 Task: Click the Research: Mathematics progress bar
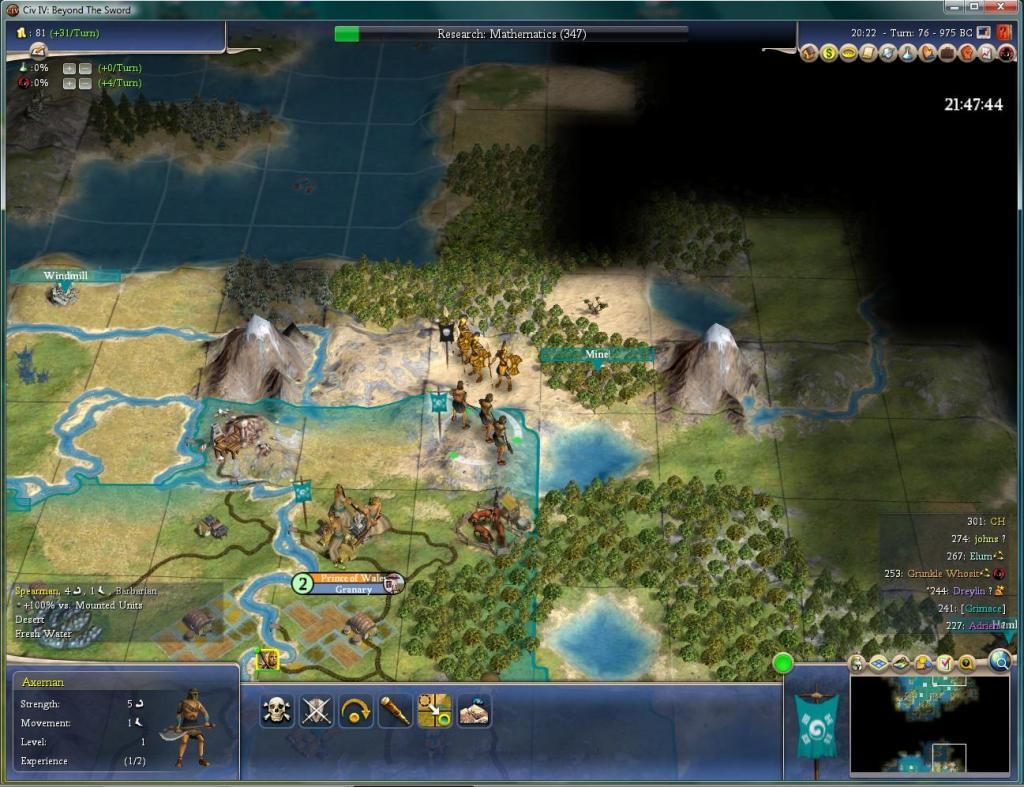[511, 34]
